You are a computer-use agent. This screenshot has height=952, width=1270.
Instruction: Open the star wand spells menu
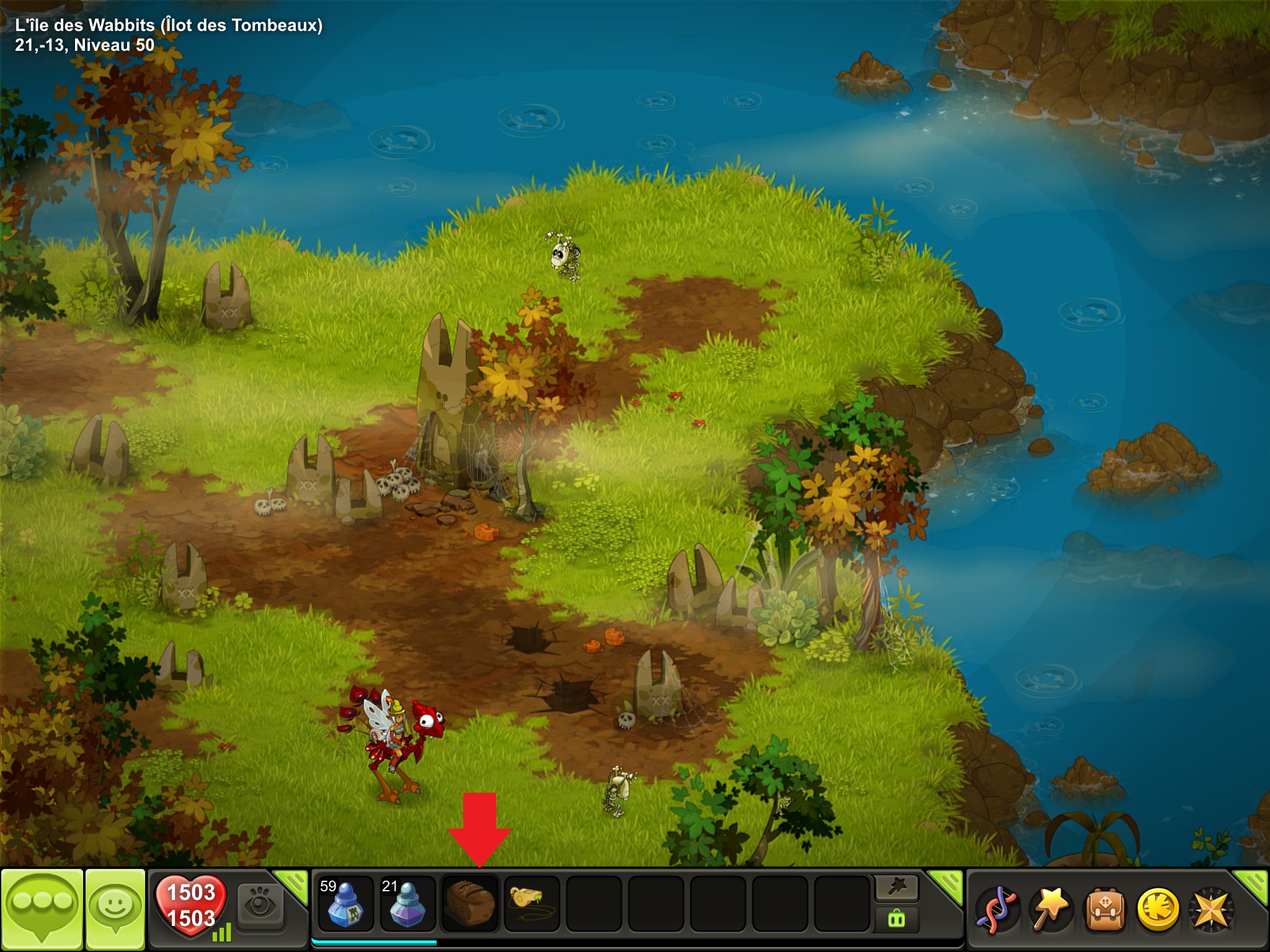tap(1050, 910)
